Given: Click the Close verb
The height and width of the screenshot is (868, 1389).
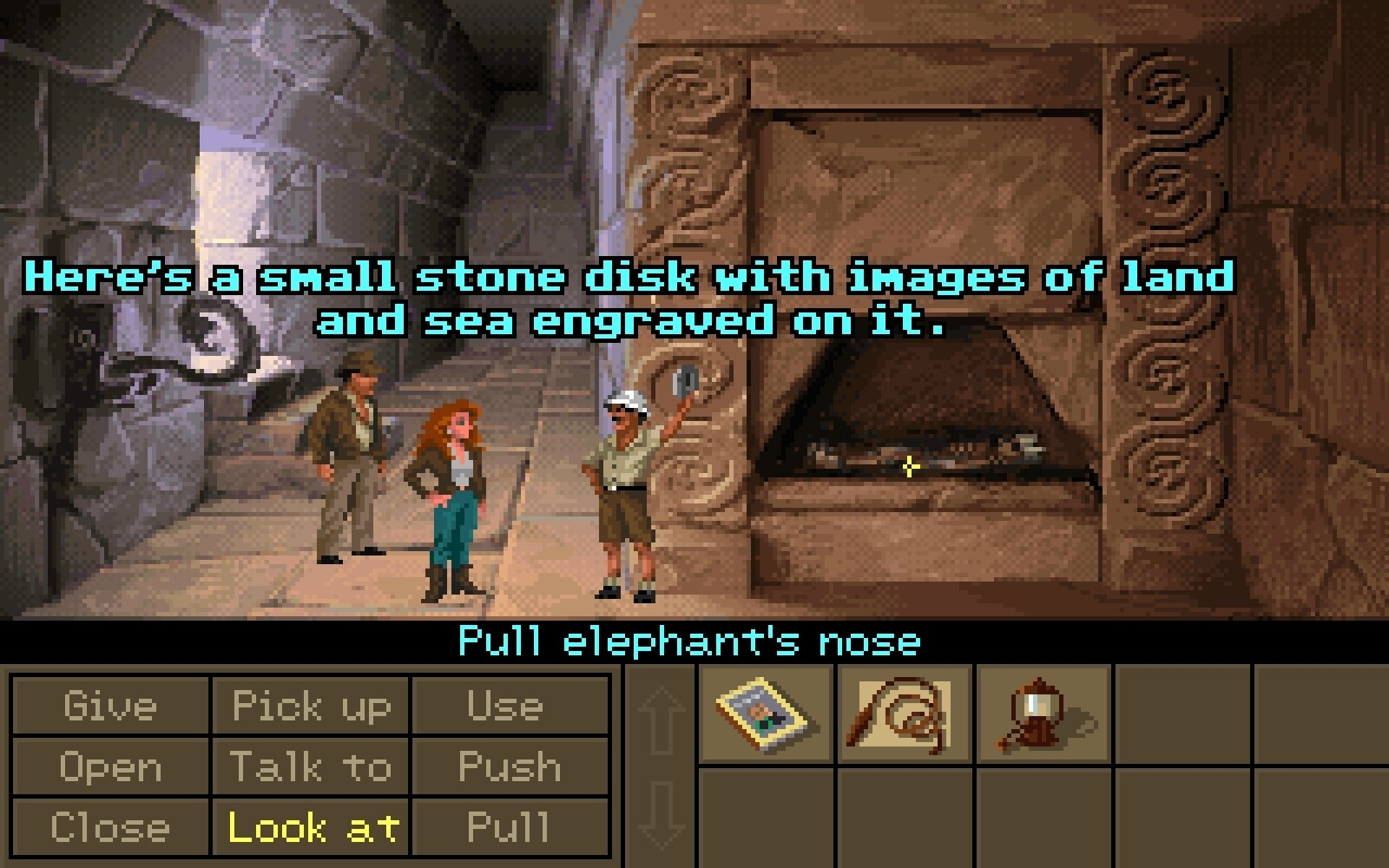Looking at the screenshot, I should [x=109, y=827].
